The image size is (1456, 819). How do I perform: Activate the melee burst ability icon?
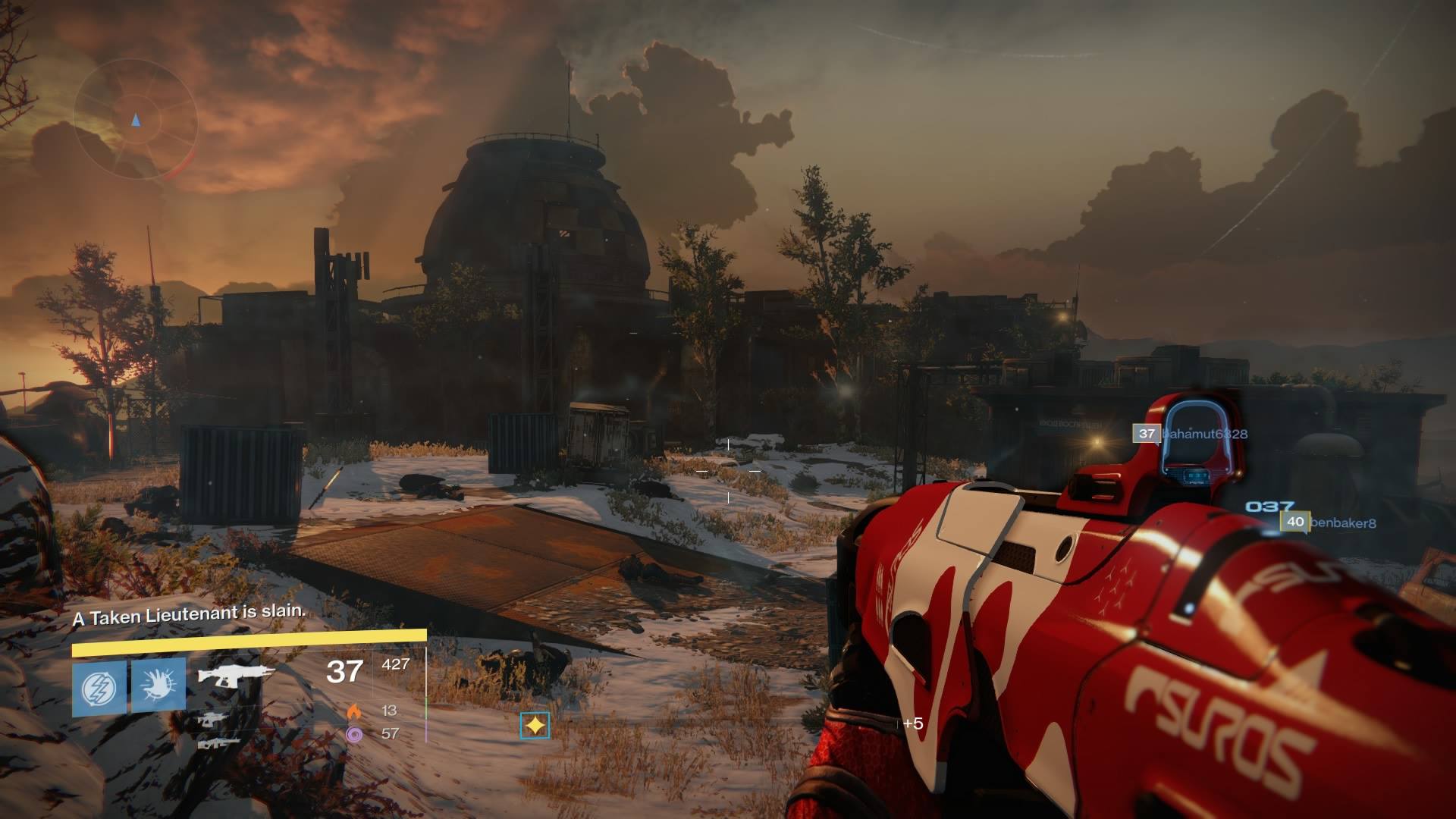tap(158, 686)
